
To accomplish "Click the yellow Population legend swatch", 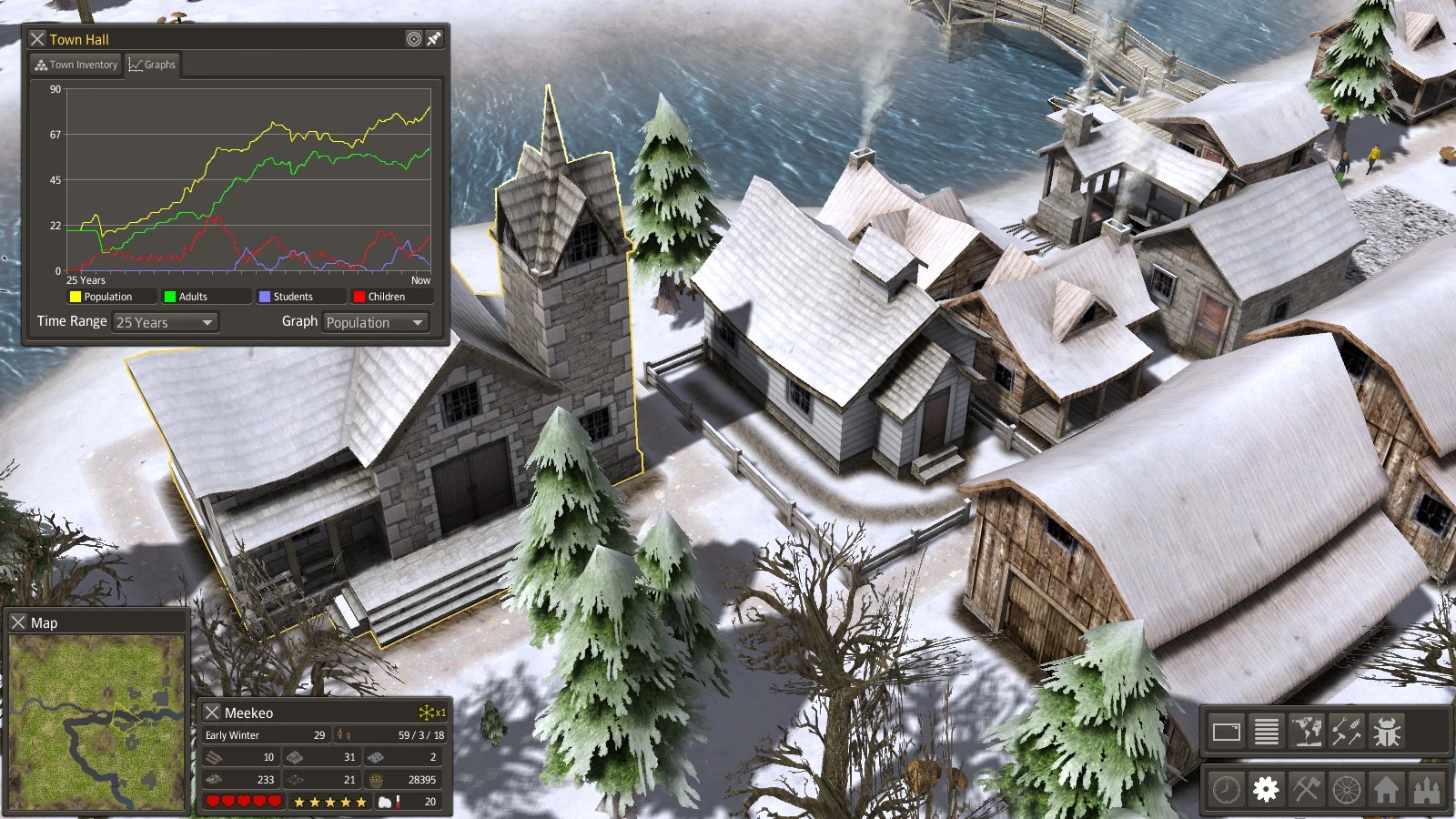I will pyautogui.click(x=74, y=296).
